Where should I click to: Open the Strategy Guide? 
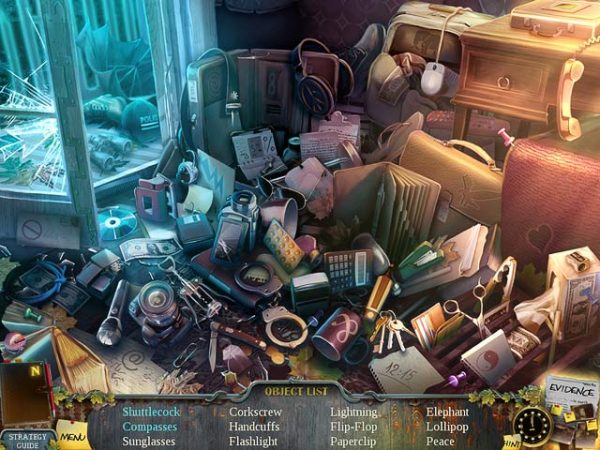[x=26, y=438]
